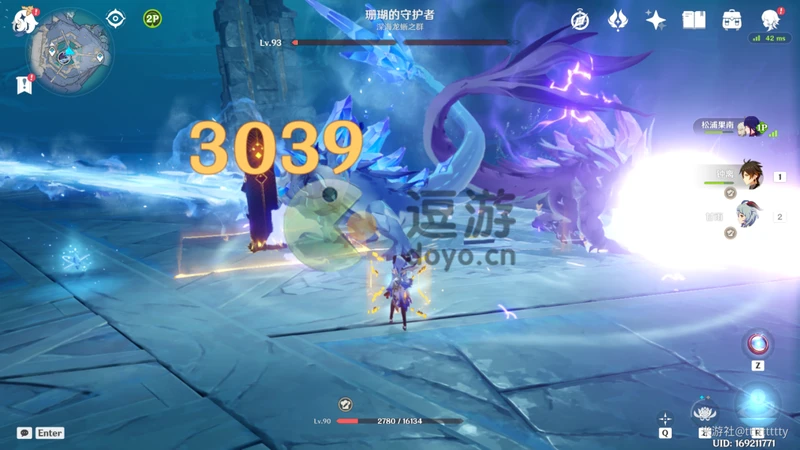Open the chat box speech bubble
The height and width of the screenshot is (450, 800).
[x=24, y=433]
